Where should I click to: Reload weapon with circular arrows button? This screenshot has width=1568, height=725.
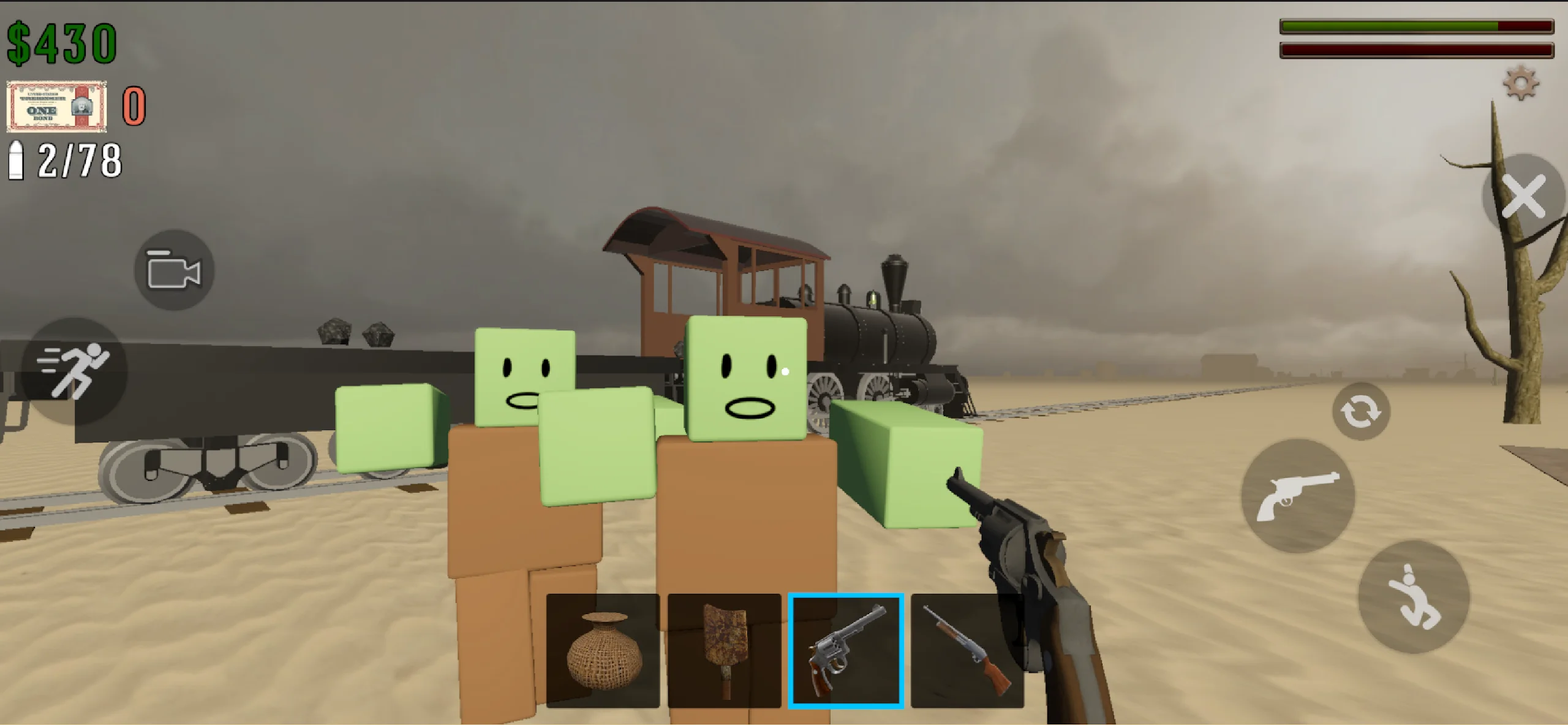tap(1361, 411)
